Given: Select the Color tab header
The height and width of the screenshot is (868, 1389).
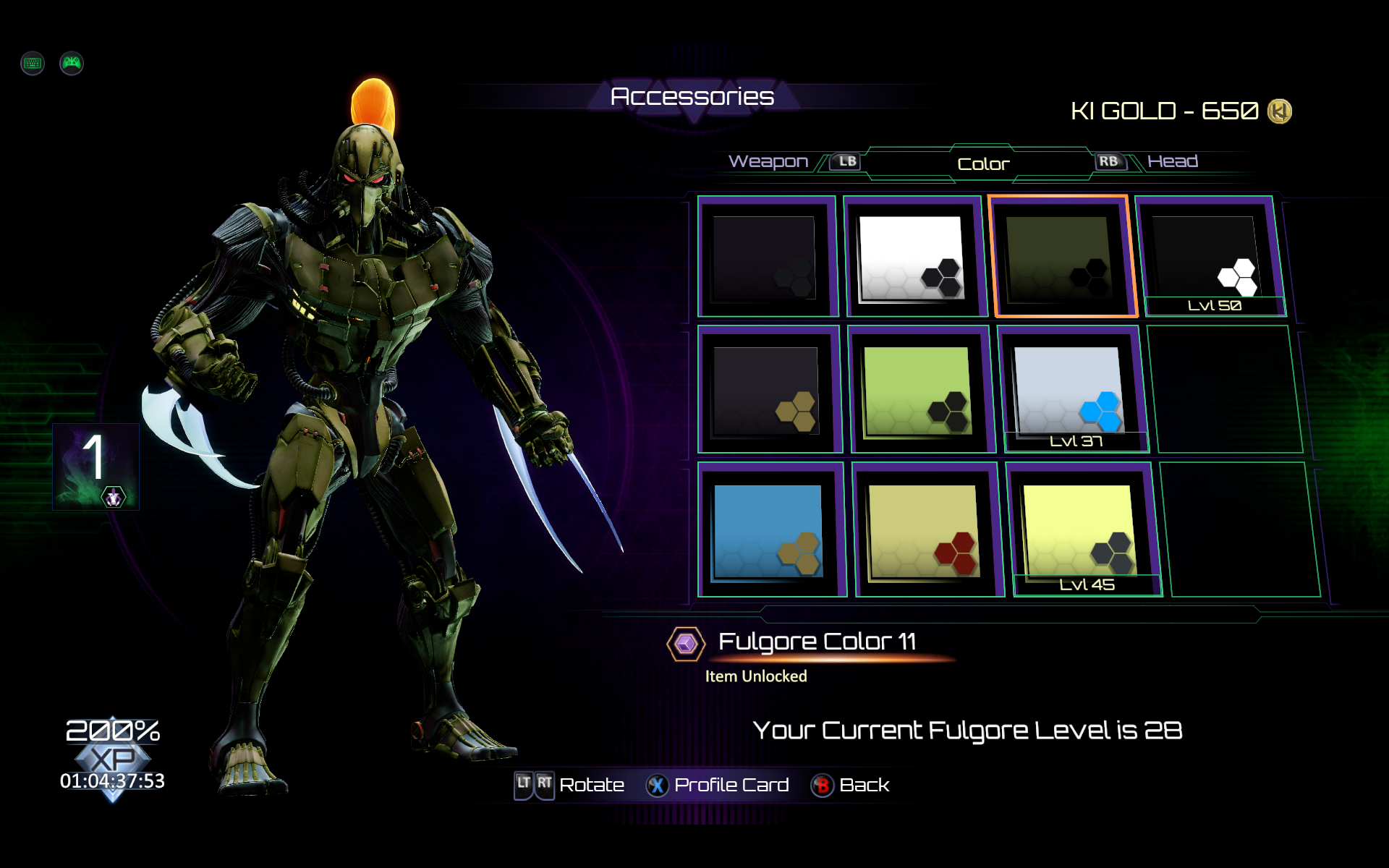Looking at the screenshot, I should click(982, 164).
